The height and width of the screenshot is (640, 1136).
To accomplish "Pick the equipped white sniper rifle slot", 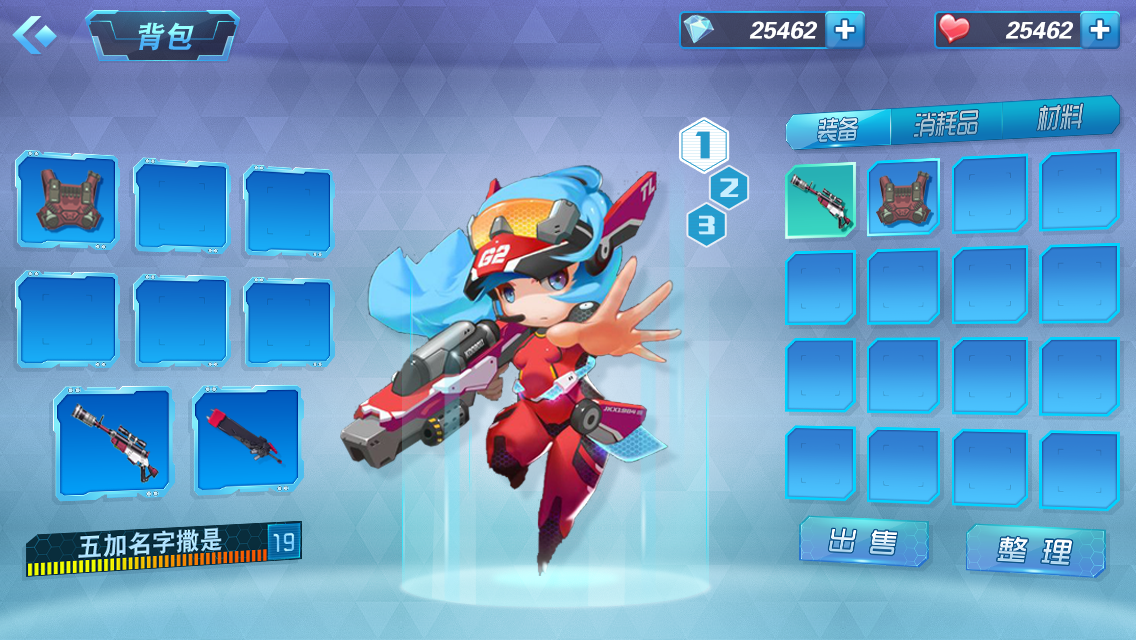I will coord(111,440).
